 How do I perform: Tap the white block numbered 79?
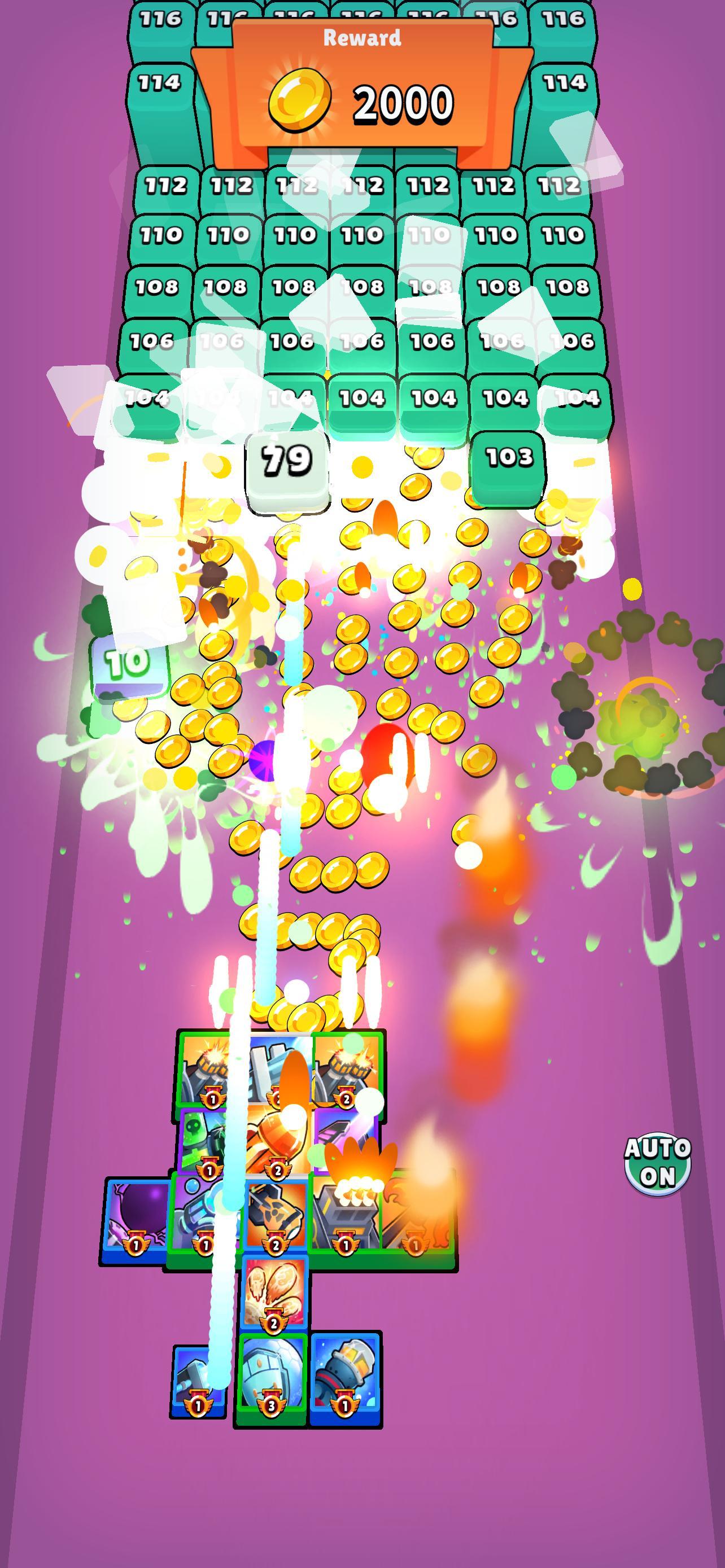(286, 461)
